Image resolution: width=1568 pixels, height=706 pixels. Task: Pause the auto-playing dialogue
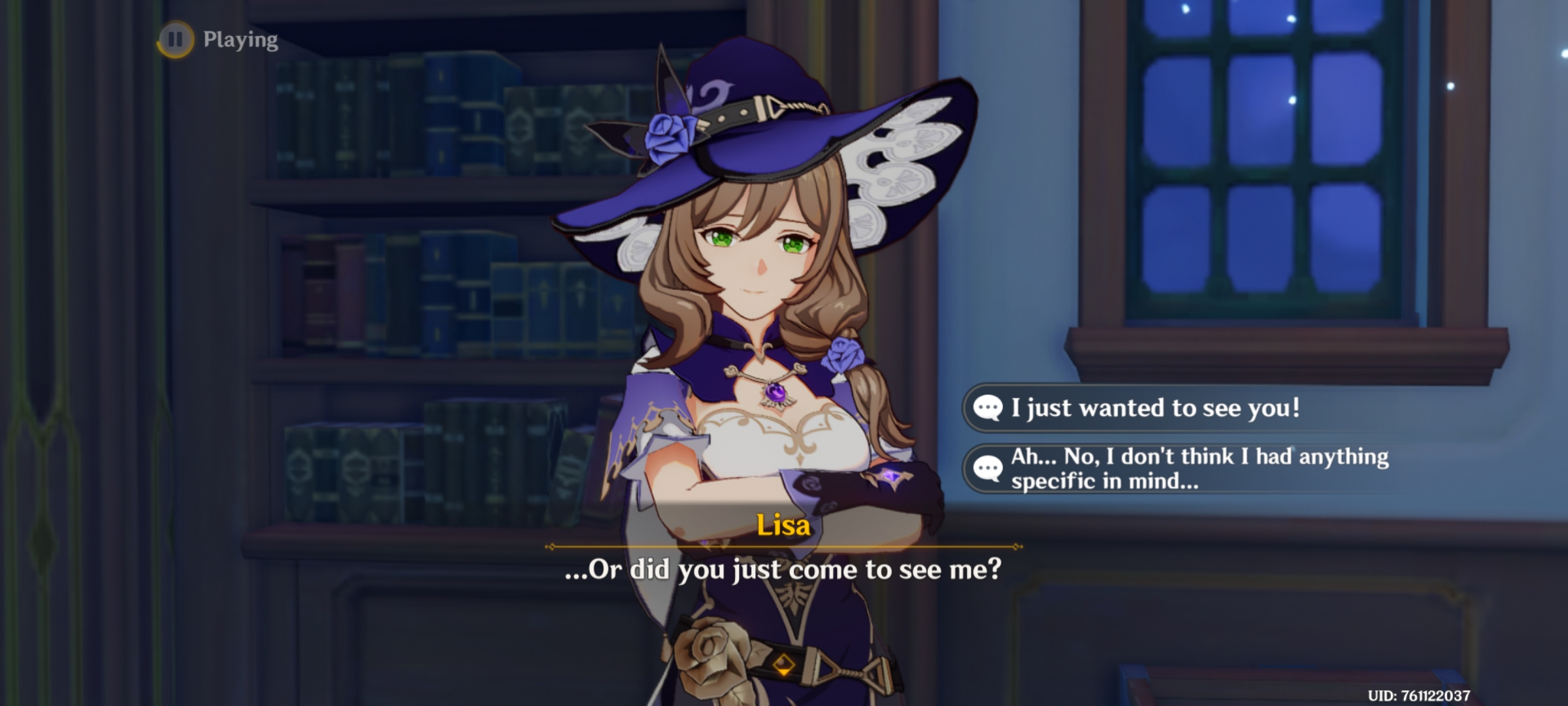coord(175,39)
